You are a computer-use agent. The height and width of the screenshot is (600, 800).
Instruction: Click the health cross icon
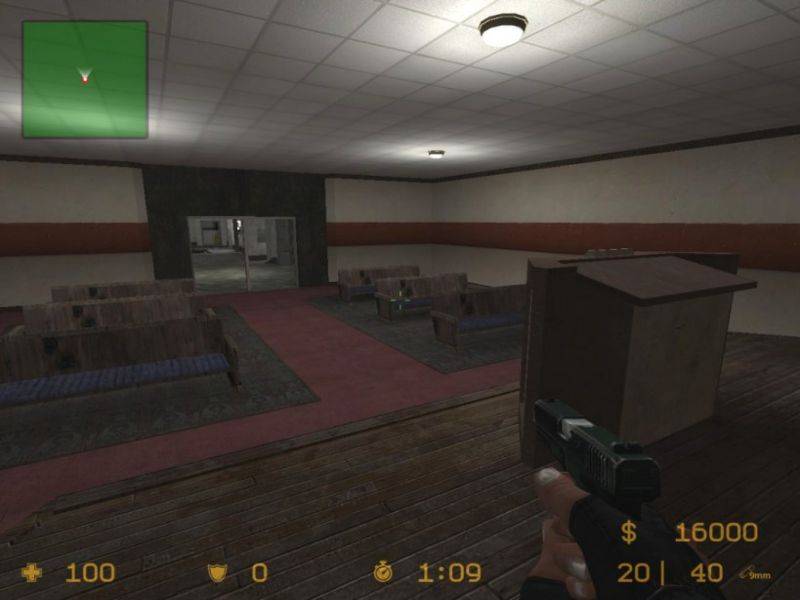point(33,573)
